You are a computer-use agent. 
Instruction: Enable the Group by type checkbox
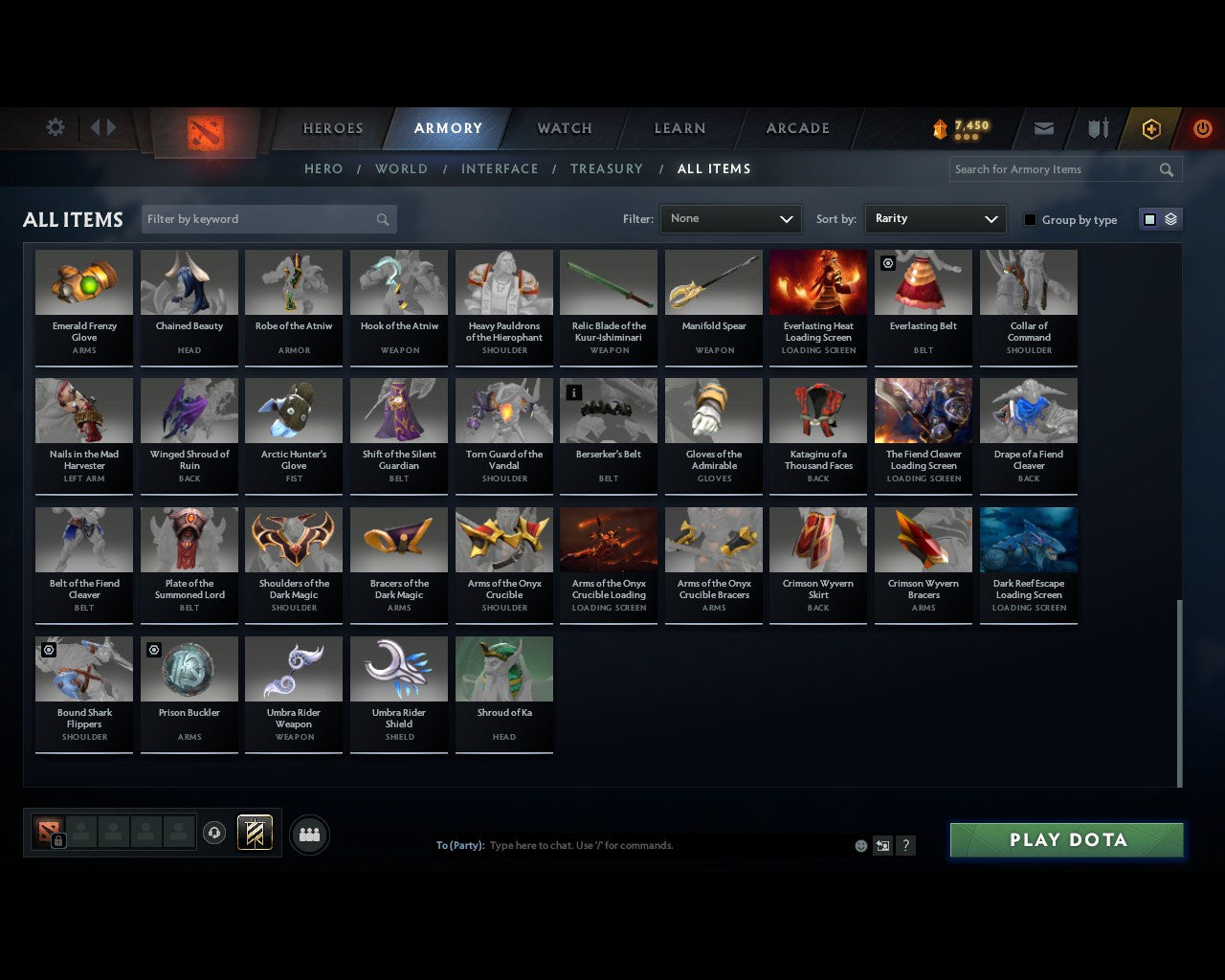pos(1030,218)
